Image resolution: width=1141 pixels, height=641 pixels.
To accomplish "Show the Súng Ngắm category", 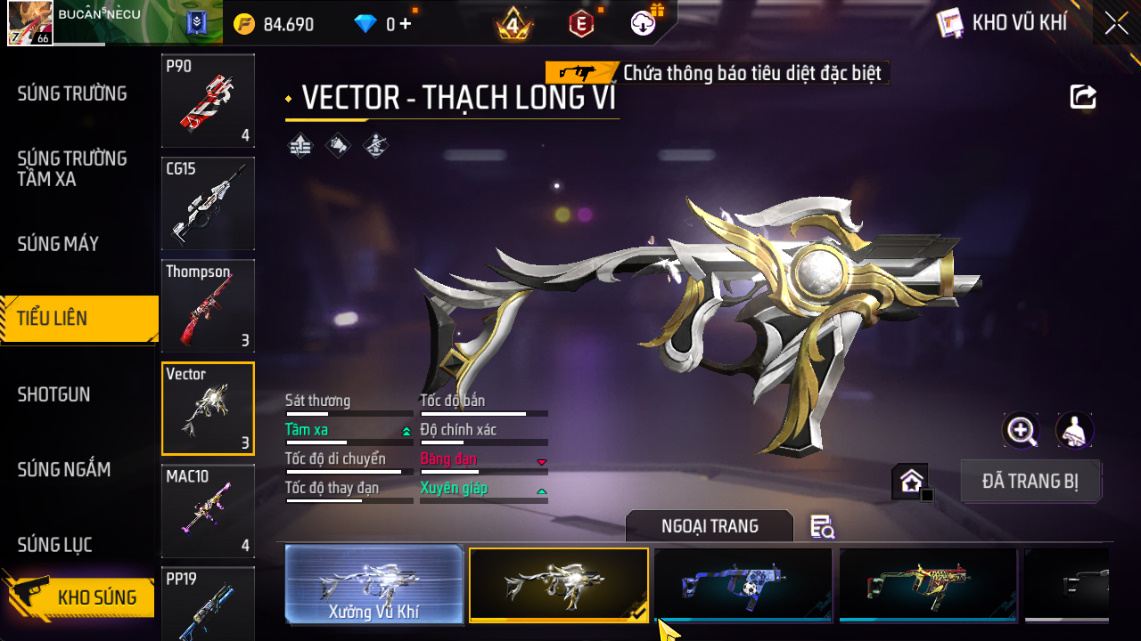I will click(x=64, y=470).
